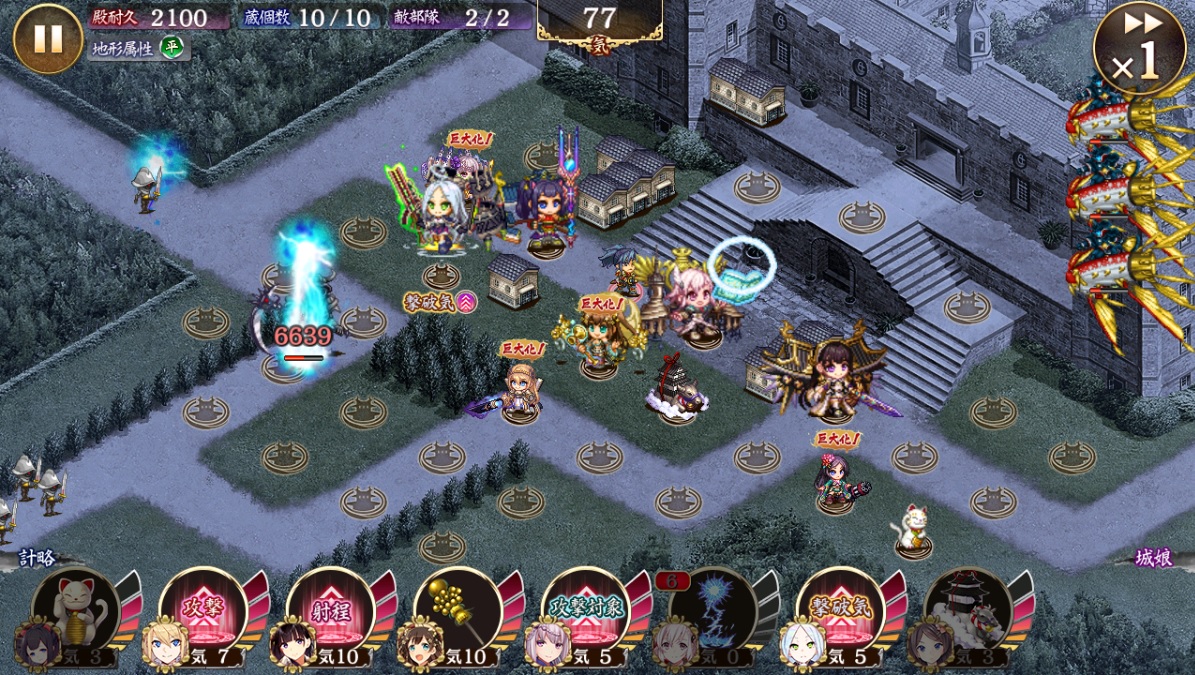Screen dimensions: 1195x675
Task: Toggle the x1 game speed button
Action: 1139,50
